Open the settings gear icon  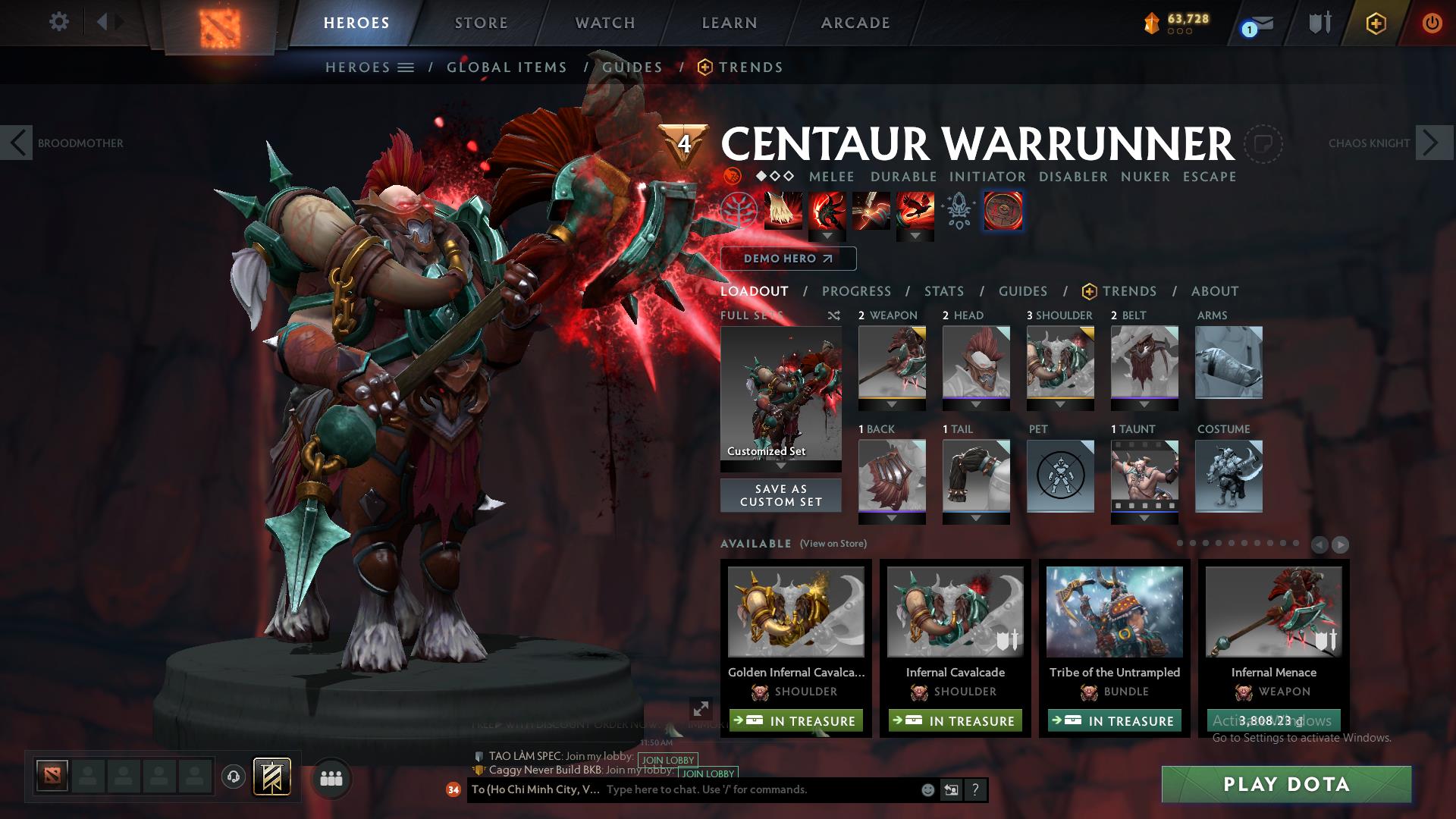59,22
